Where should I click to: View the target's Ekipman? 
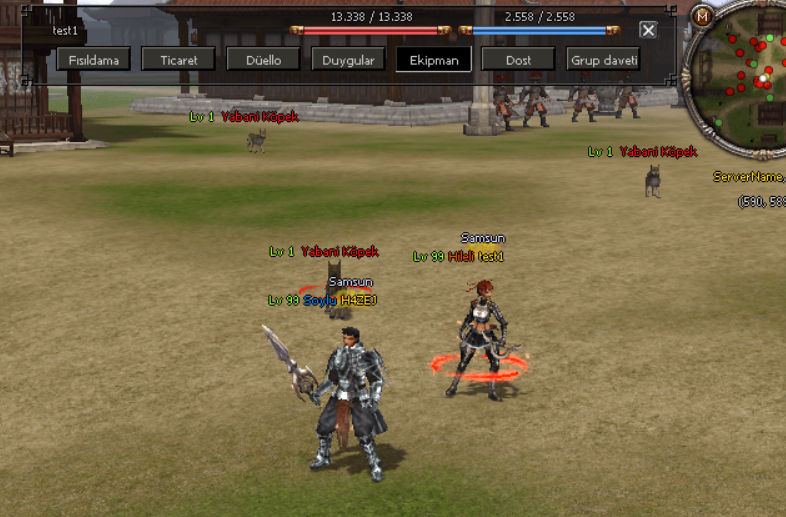pos(434,60)
